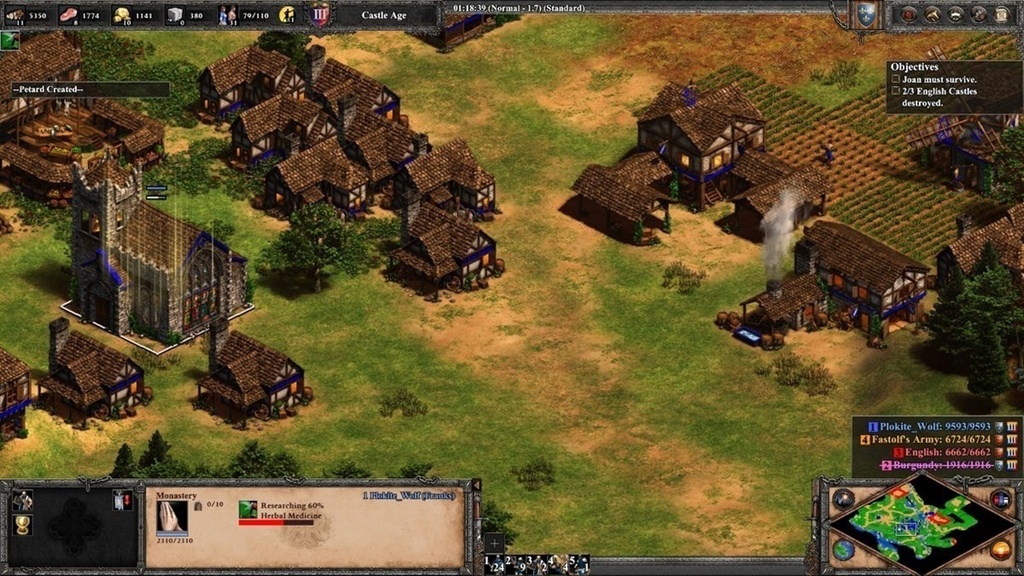Viewport: 1024px width, 576px height.
Task: Click the blue fleur-de-lis civilization shield
Action: (865, 15)
